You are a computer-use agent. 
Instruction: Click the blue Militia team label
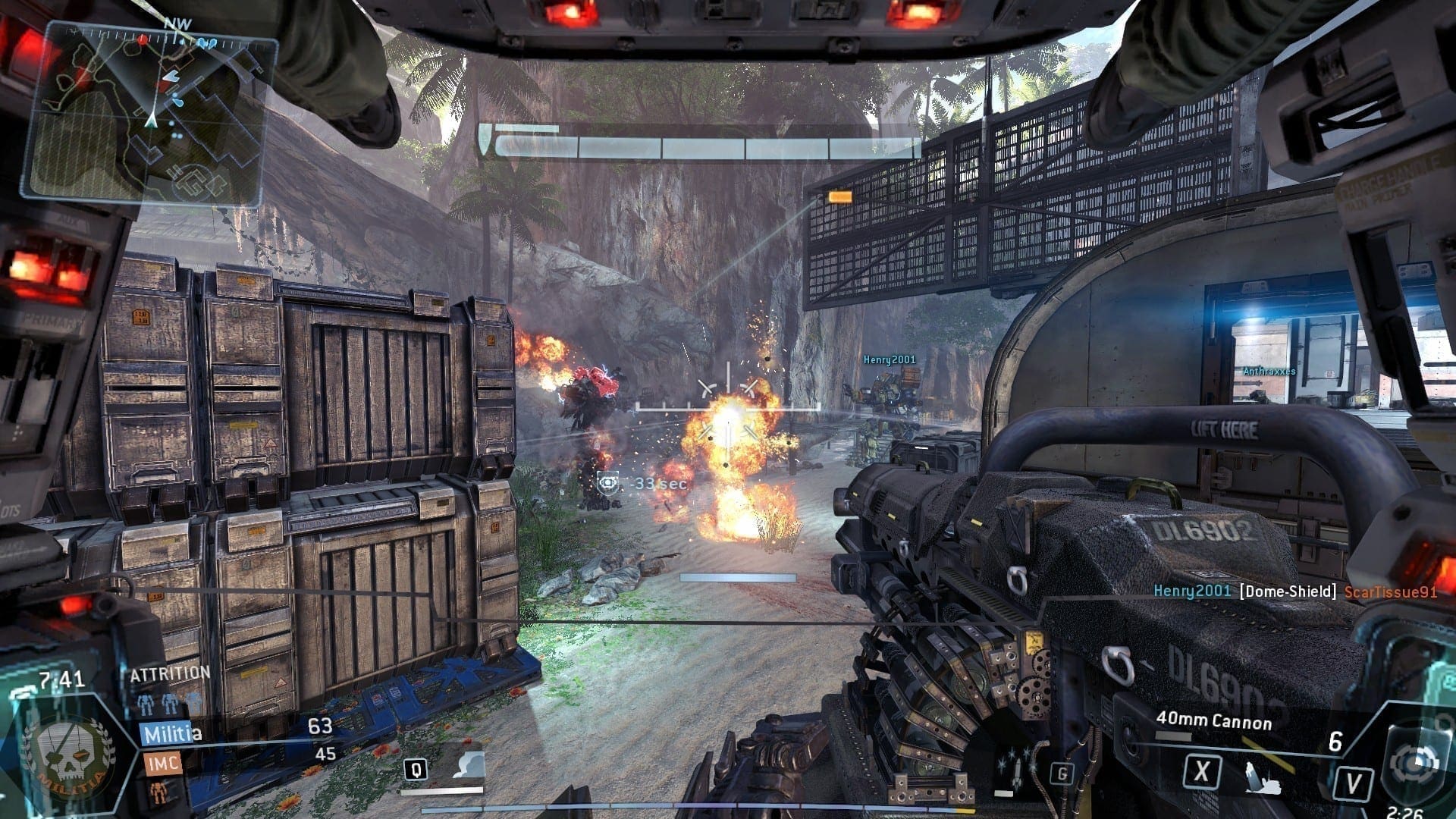click(x=171, y=733)
